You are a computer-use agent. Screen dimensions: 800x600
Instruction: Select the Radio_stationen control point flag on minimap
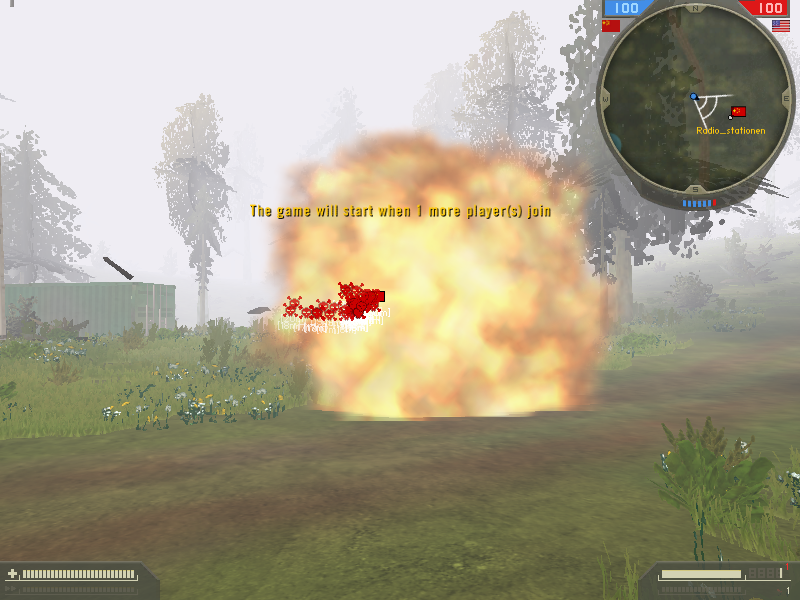(739, 112)
